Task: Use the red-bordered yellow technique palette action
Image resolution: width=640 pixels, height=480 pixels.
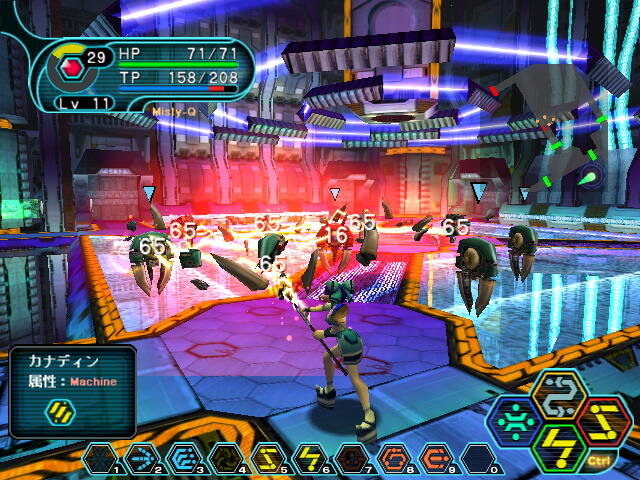Action: coord(601,420)
